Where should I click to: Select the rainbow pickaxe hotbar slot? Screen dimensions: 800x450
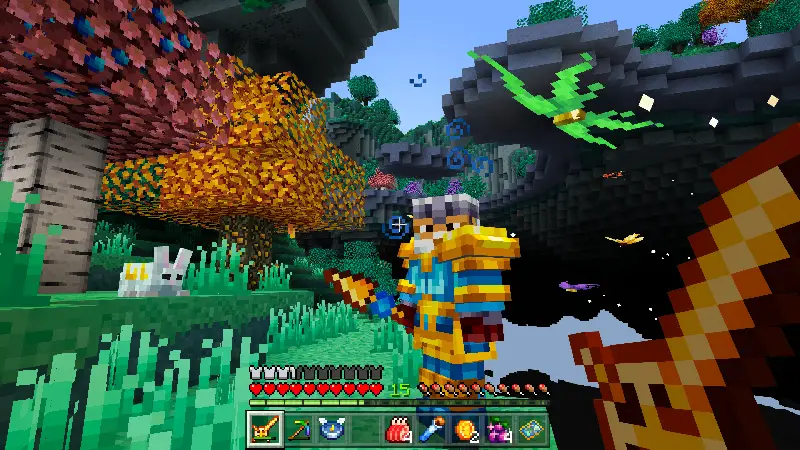point(298,430)
